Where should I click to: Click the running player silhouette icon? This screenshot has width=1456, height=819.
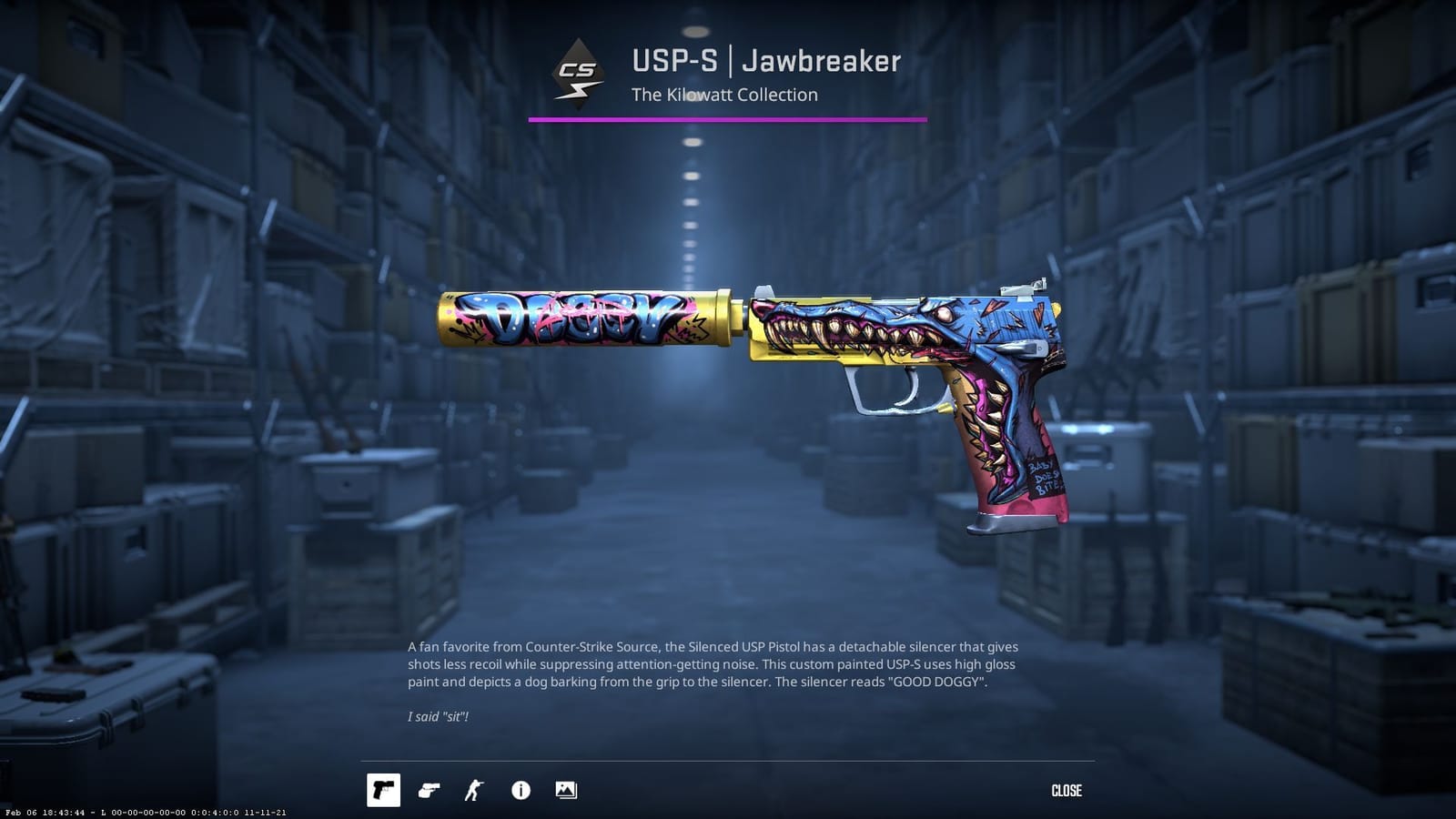click(x=475, y=791)
